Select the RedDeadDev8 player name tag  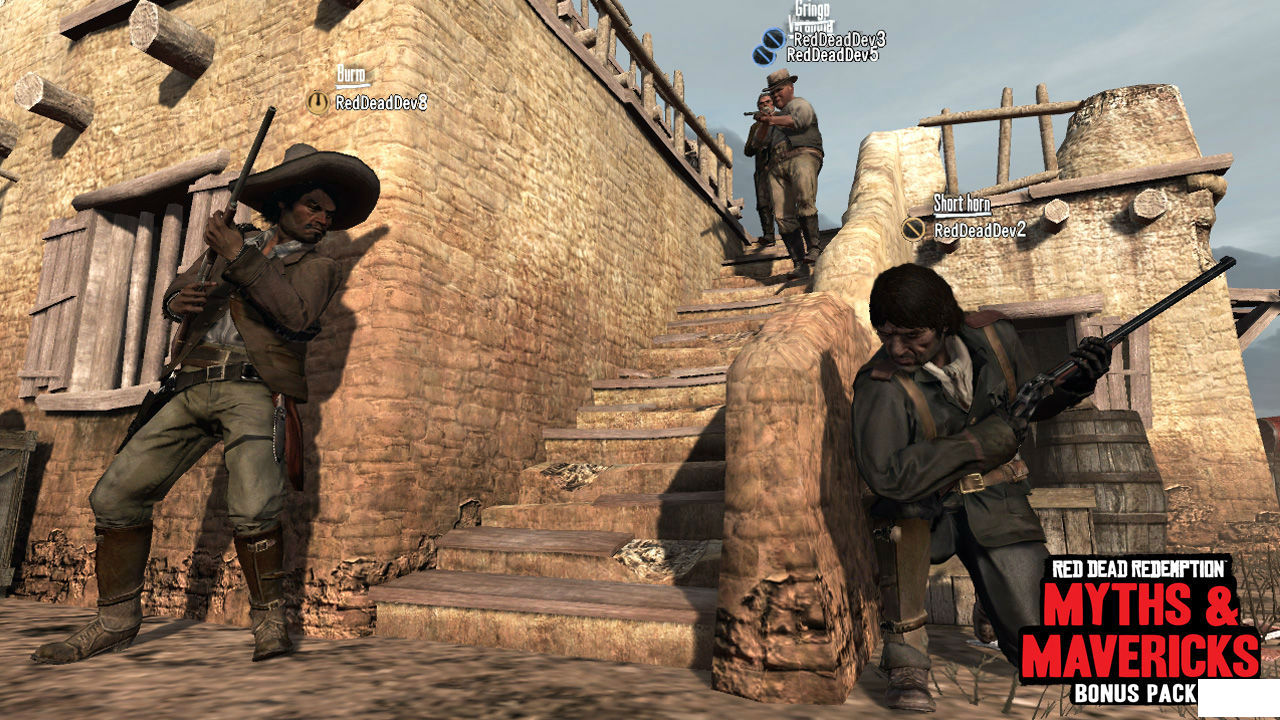click(x=381, y=102)
